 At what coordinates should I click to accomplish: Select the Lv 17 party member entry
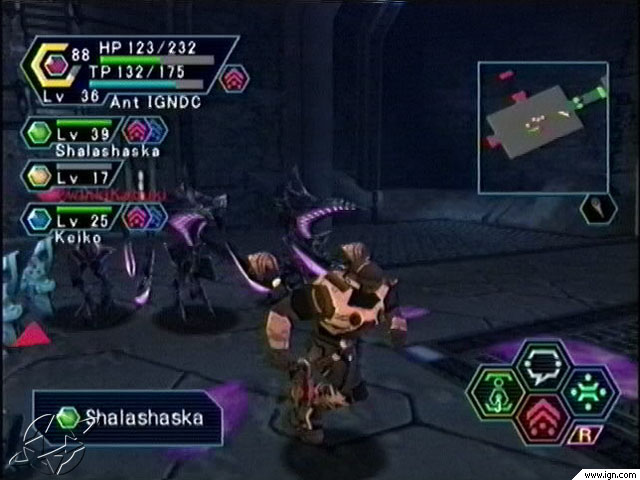pos(75,177)
